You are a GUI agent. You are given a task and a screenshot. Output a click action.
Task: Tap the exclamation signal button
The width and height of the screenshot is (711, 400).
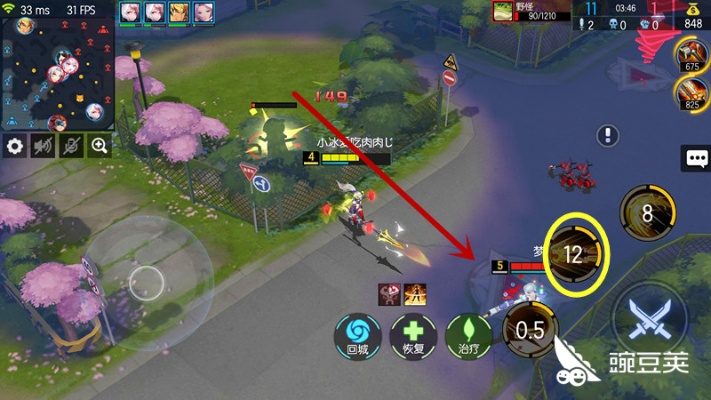(608, 136)
